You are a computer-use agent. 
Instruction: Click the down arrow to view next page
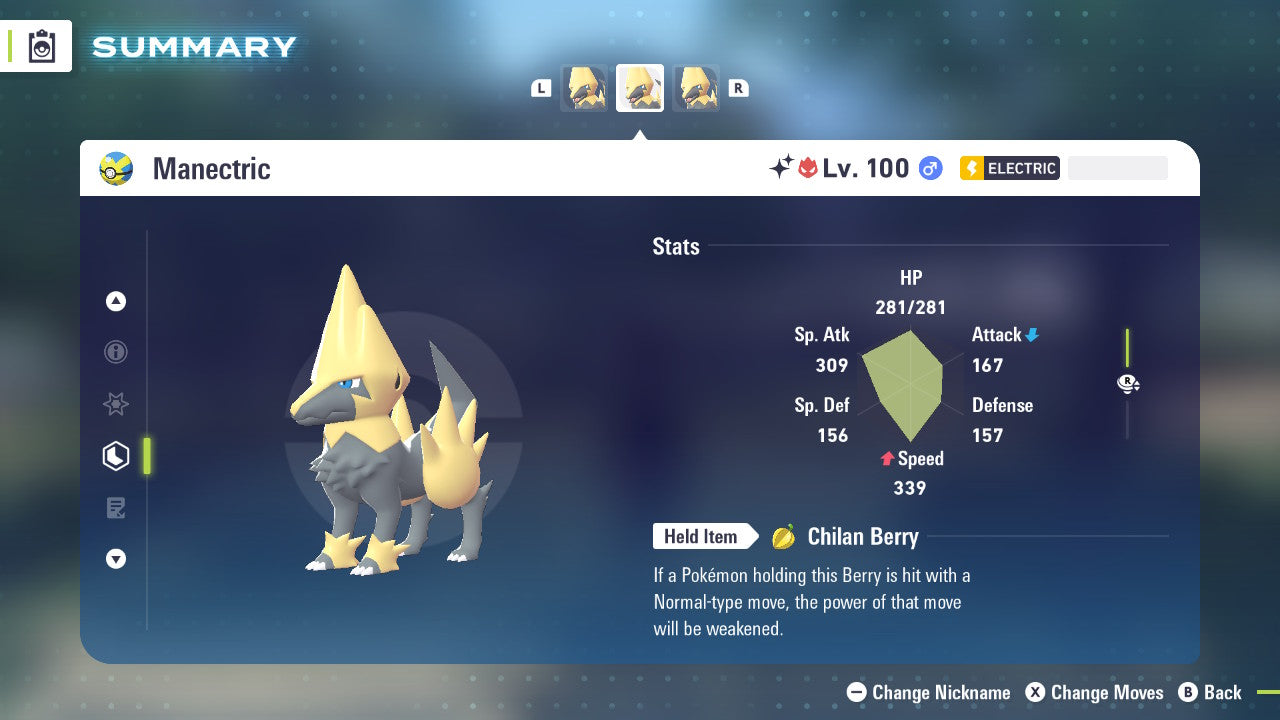click(x=116, y=559)
